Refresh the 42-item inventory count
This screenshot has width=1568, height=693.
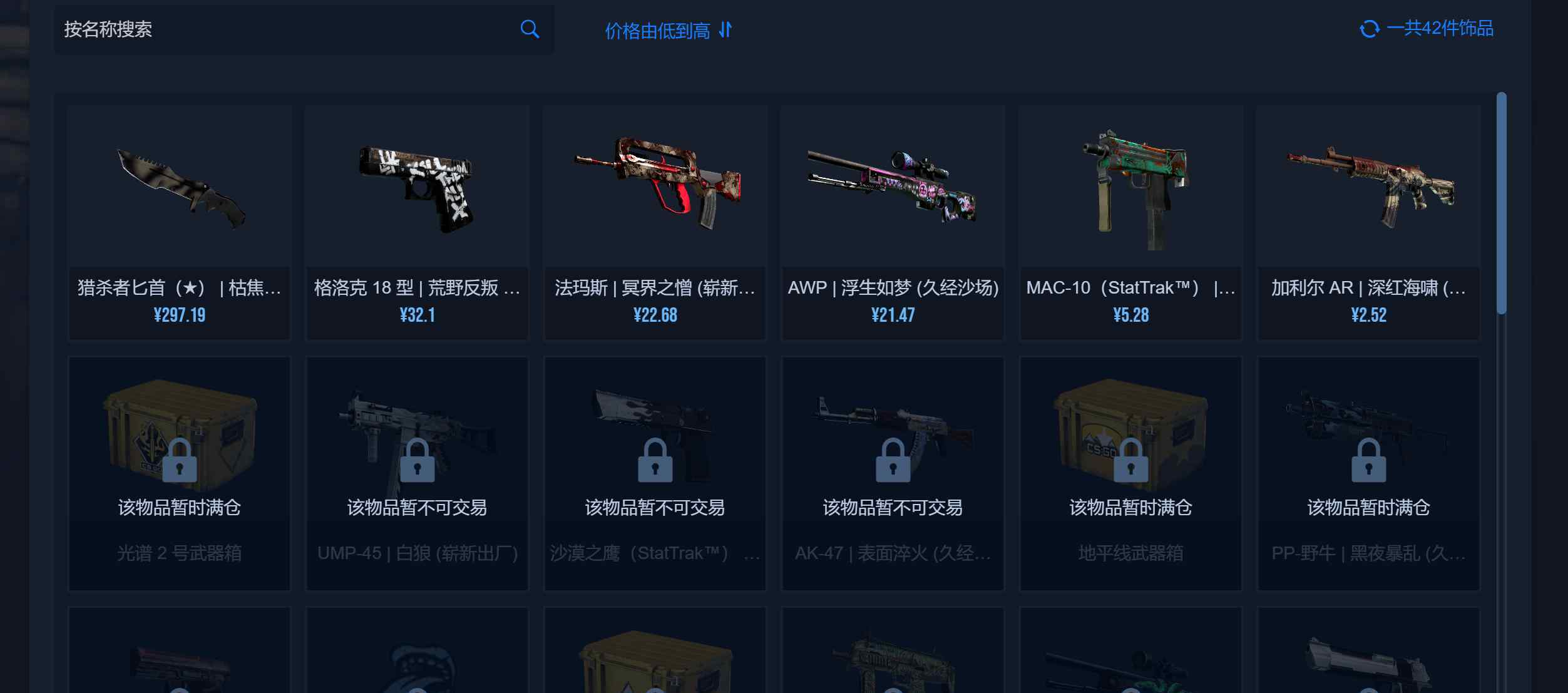[1369, 29]
